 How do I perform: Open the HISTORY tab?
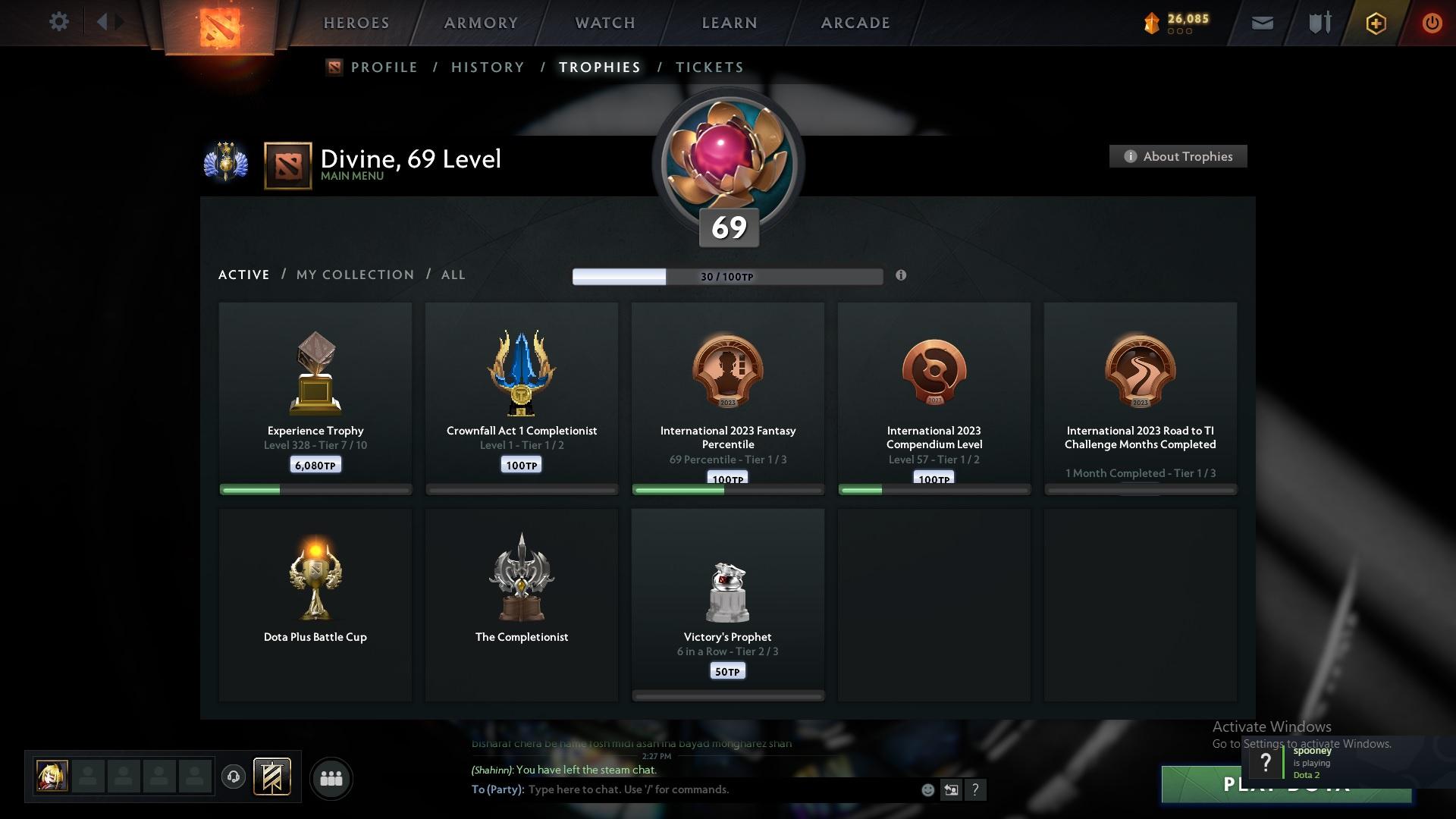(x=488, y=67)
